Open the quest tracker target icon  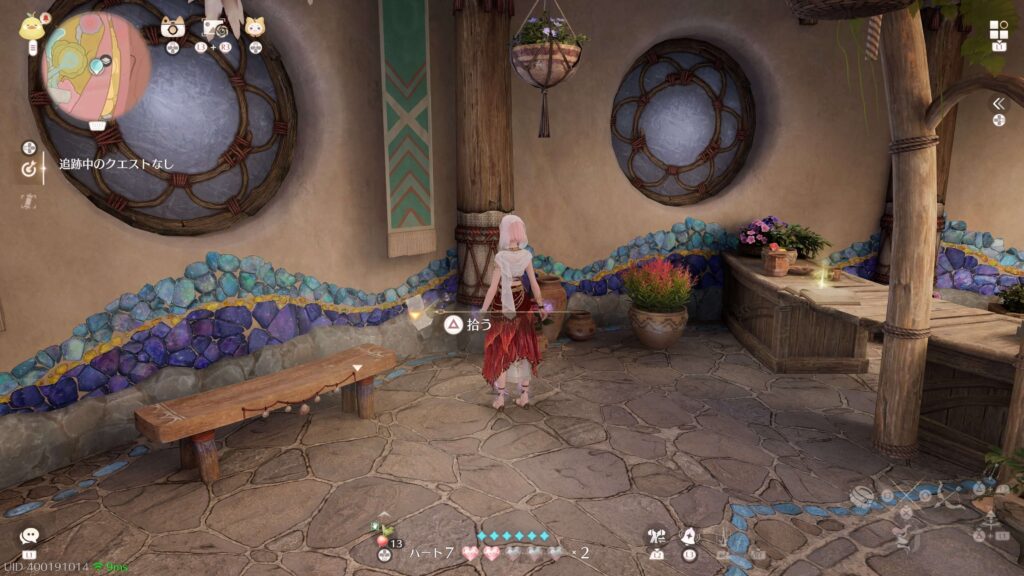[x=28, y=169]
